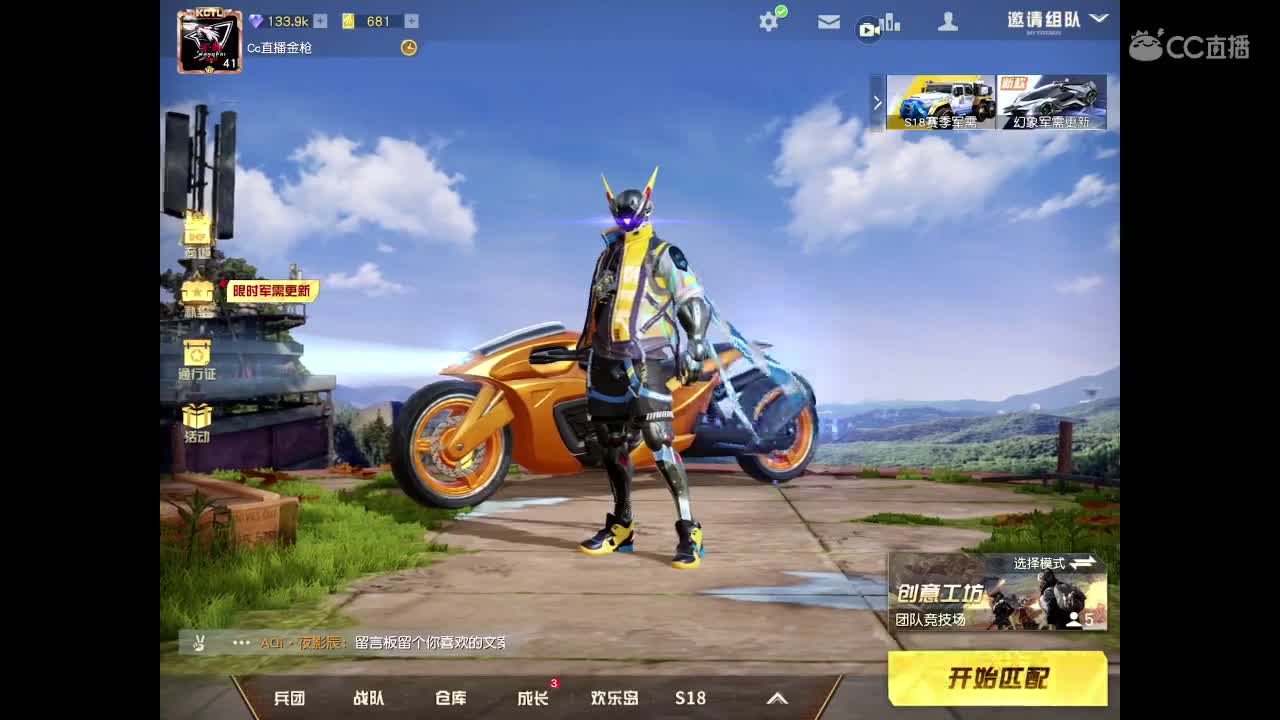Expand the 邀请组队 invite dropdown chevron

pos(1098,18)
